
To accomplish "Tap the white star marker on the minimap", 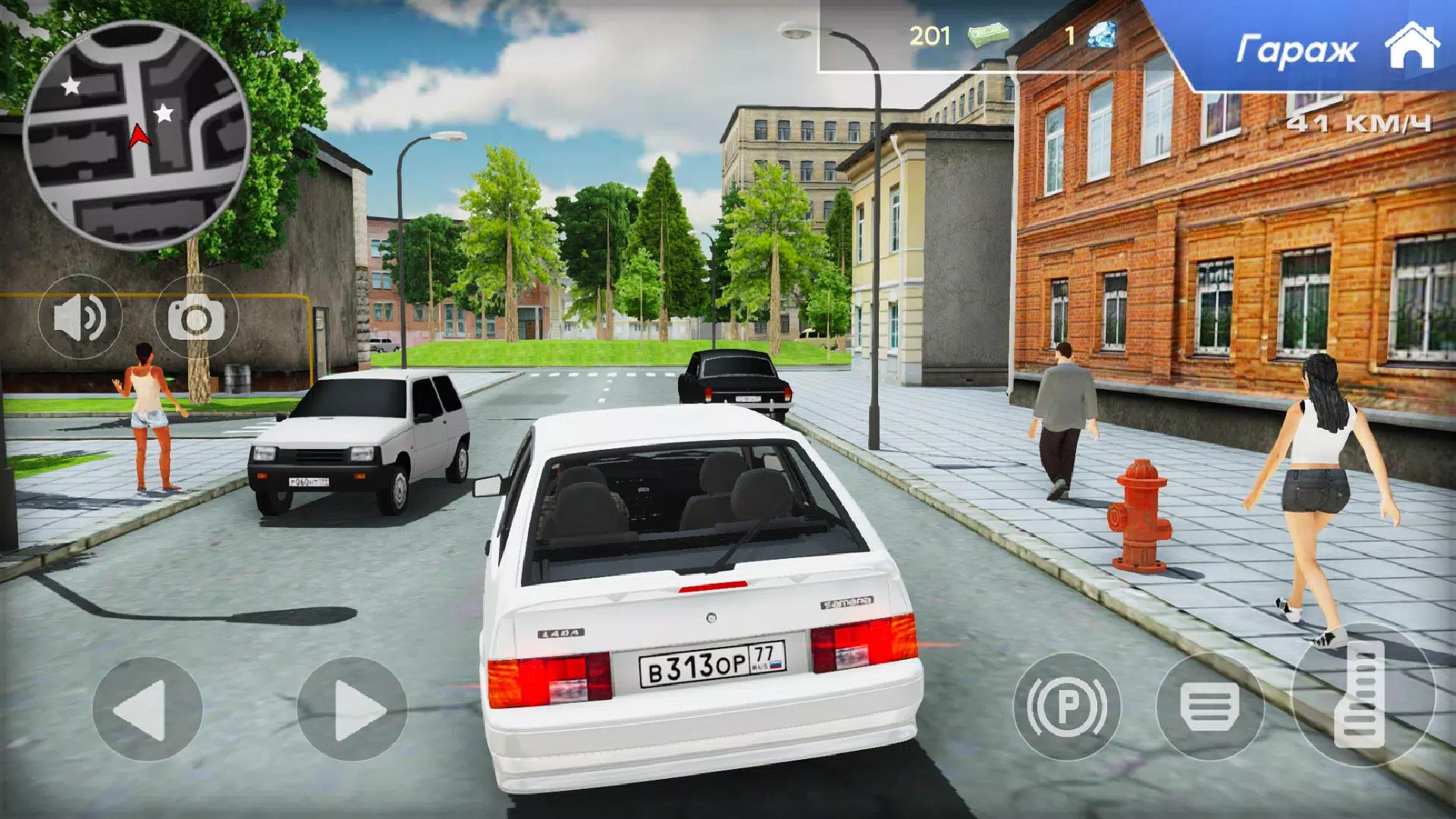I will point(72,87).
